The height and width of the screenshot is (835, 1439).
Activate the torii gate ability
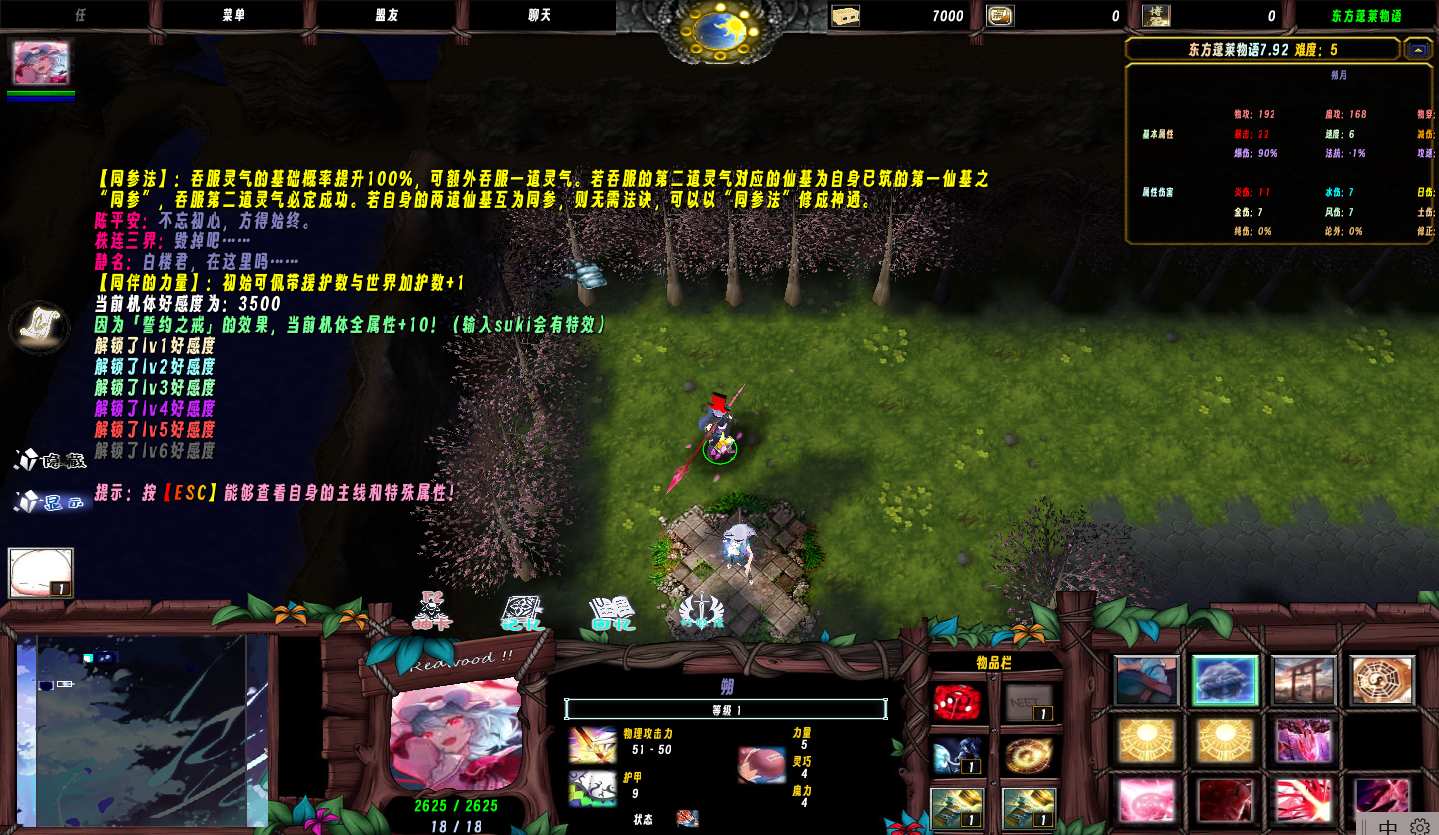coord(1304,681)
